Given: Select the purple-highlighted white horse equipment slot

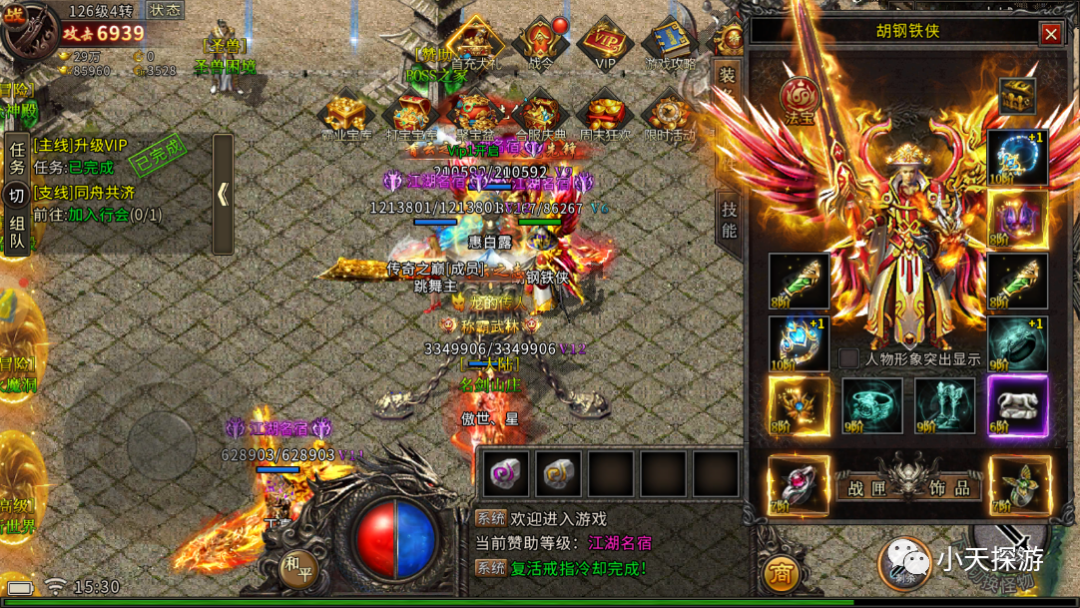Looking at the screenshot, I should (x=1017, y=406).
